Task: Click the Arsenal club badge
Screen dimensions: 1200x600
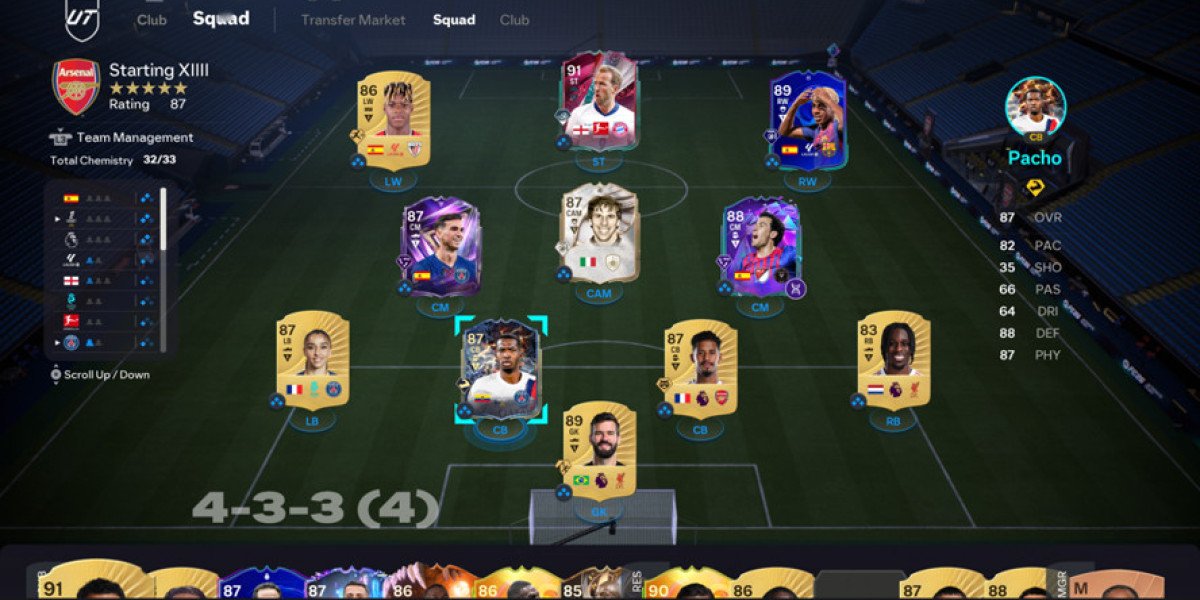Action: [76, 87]
